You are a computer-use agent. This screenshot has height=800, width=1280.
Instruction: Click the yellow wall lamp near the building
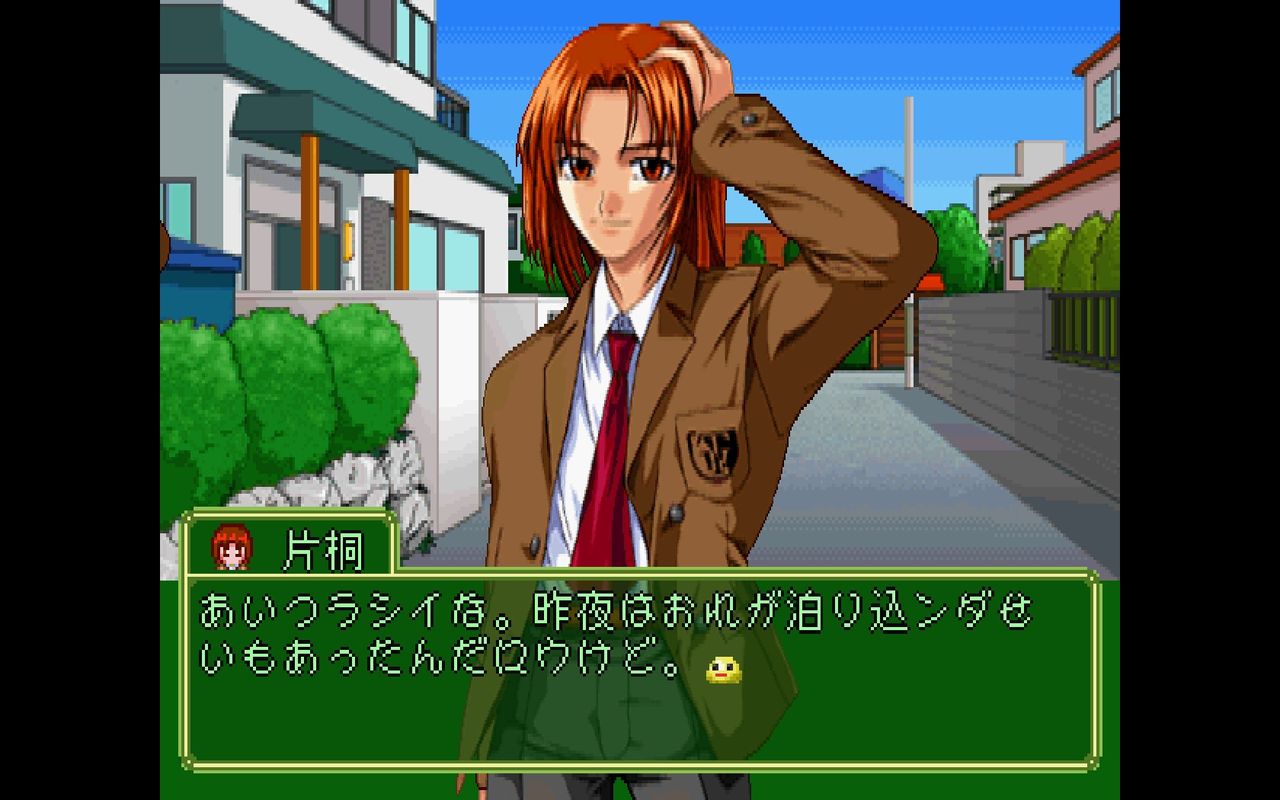pyautogui.click(x=347, y=240)
